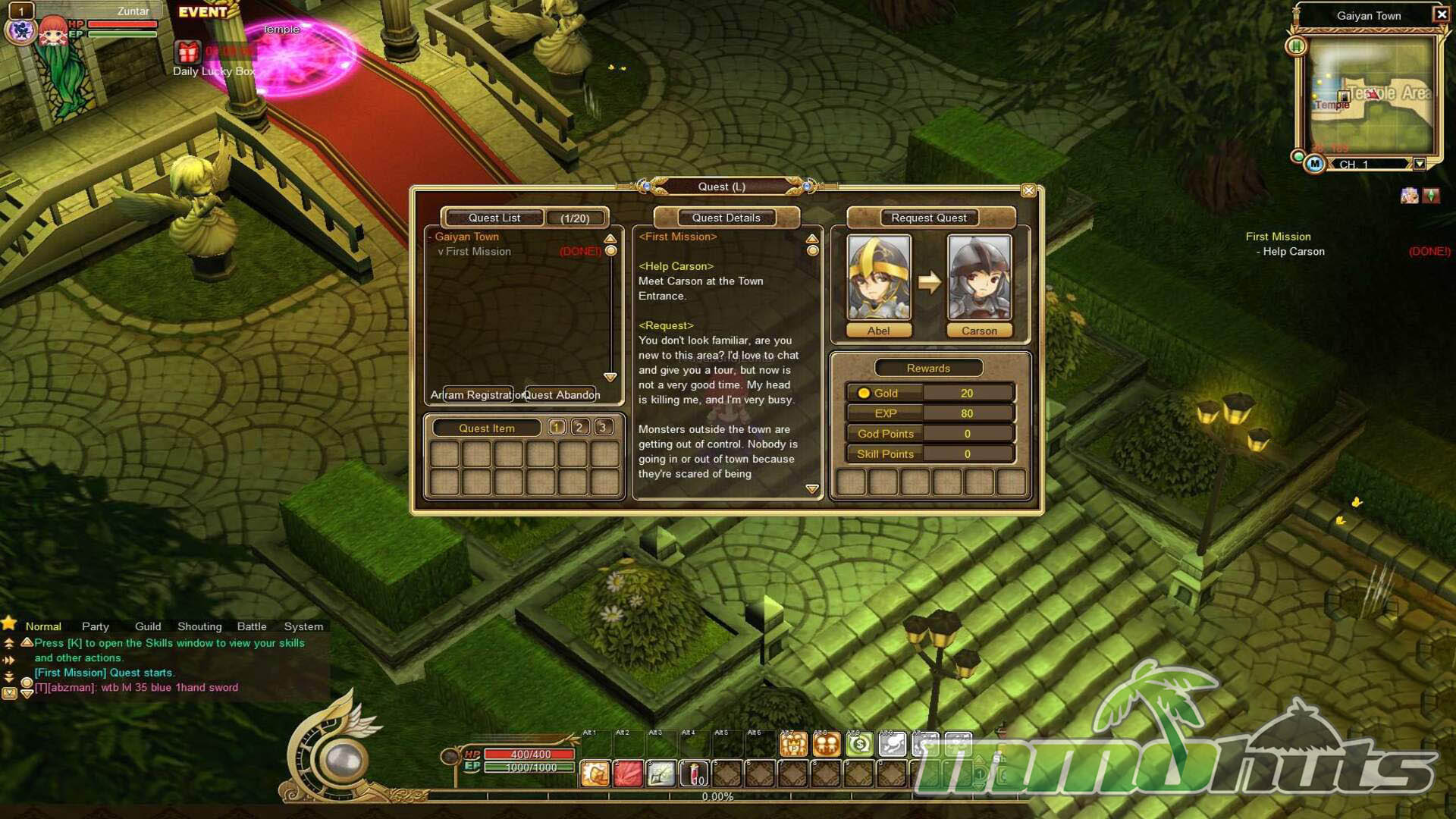This screenshot has height=819, width=1456.
Task: Show the Shouting chat tab
Action: pos(199,626)
